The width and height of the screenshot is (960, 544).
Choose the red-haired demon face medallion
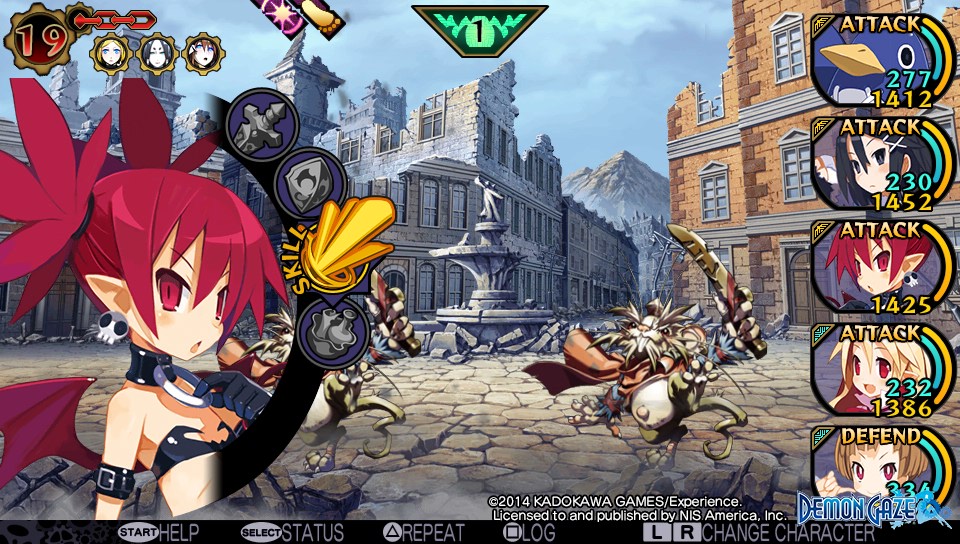204,54
